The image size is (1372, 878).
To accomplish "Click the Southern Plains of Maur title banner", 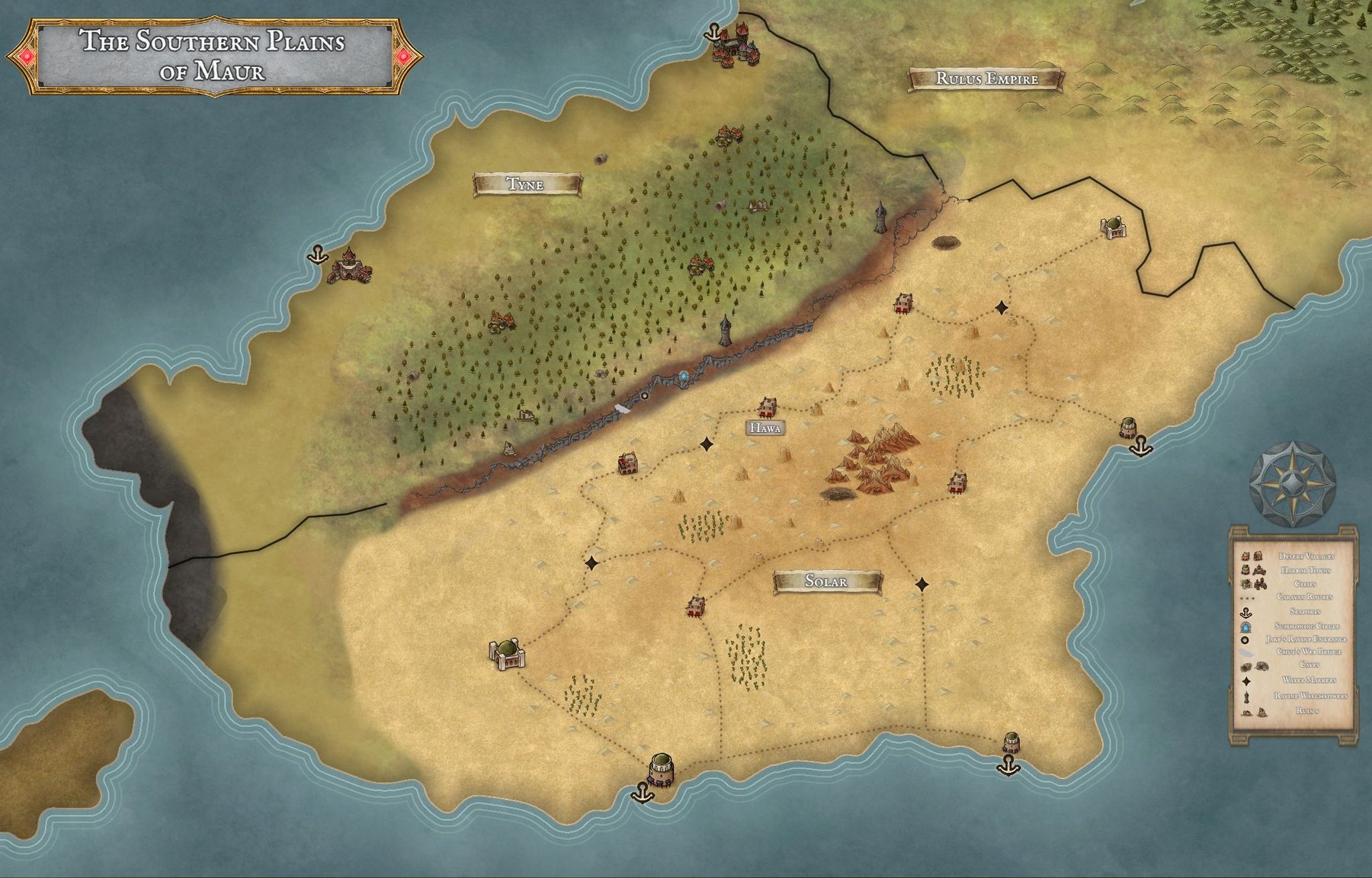I will coord(213,55).
